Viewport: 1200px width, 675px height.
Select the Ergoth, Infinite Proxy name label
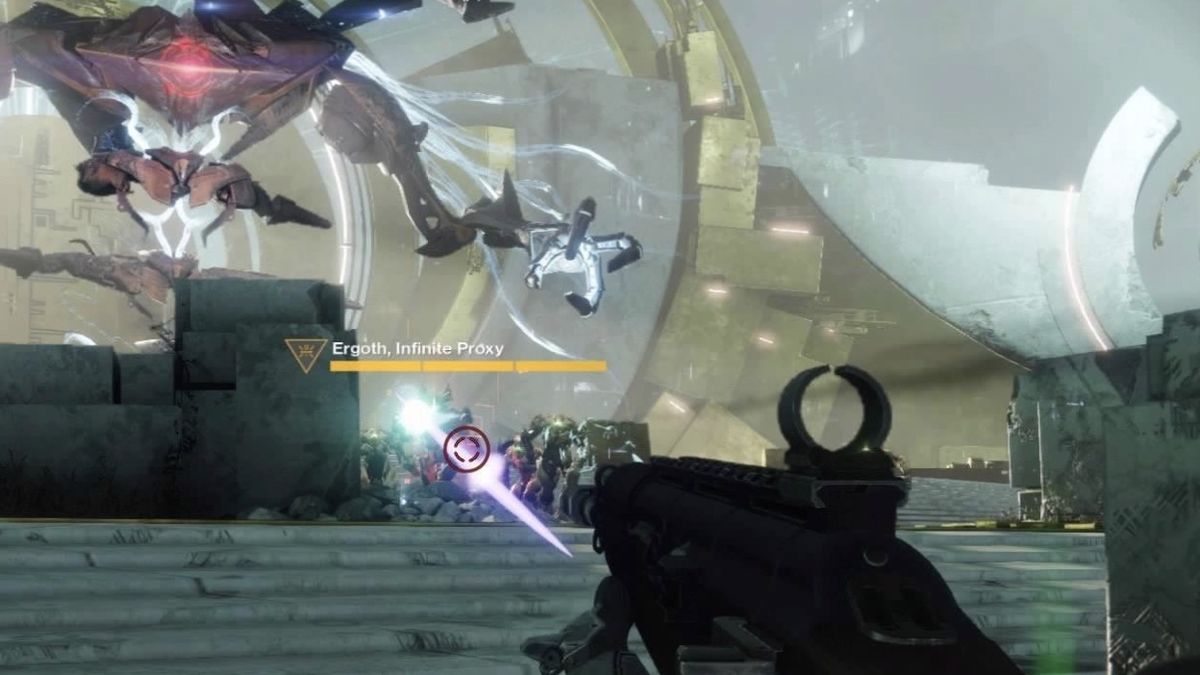pos(416,349)
